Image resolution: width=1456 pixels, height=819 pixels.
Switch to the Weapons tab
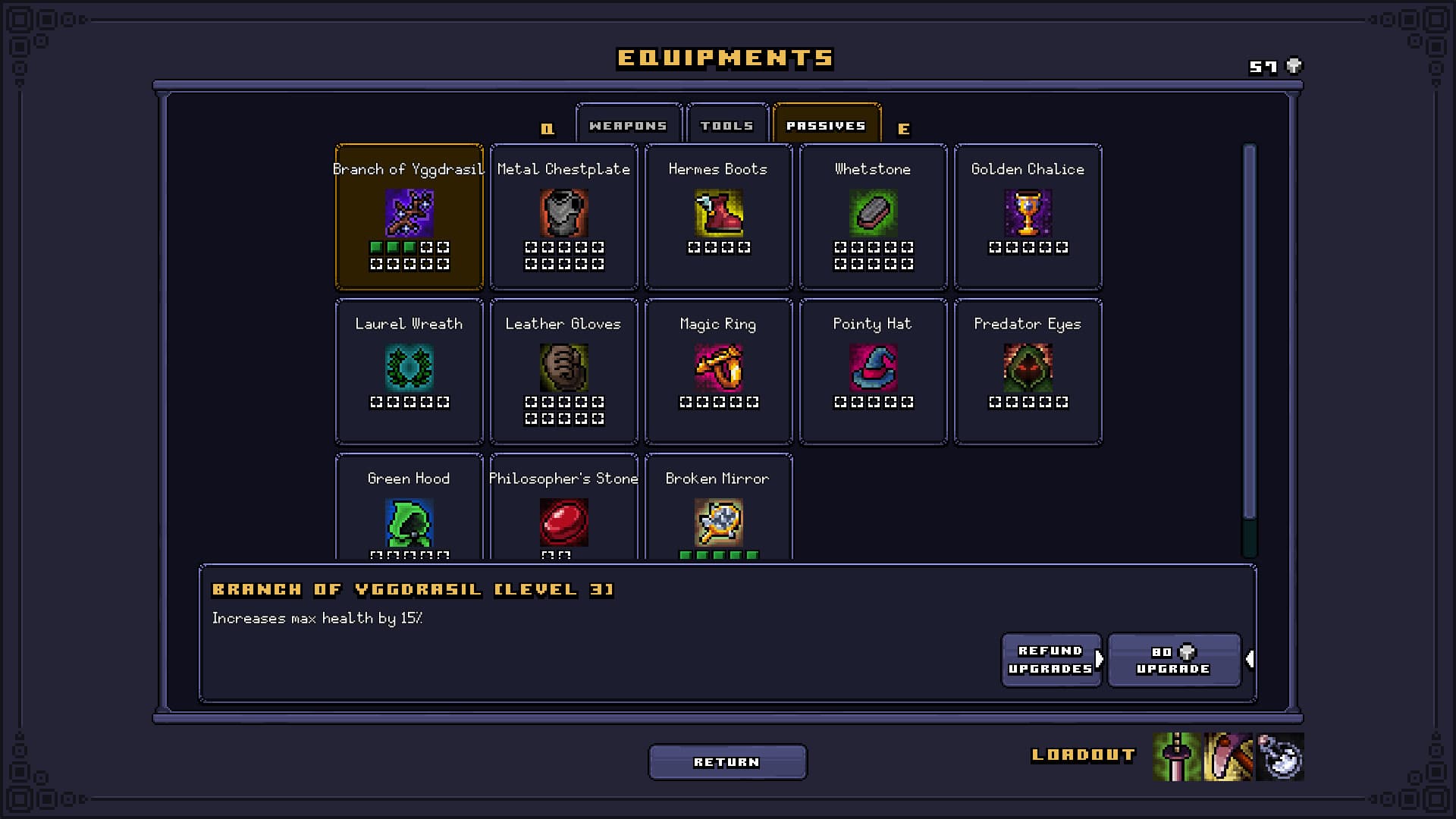[x=629, y=124]
